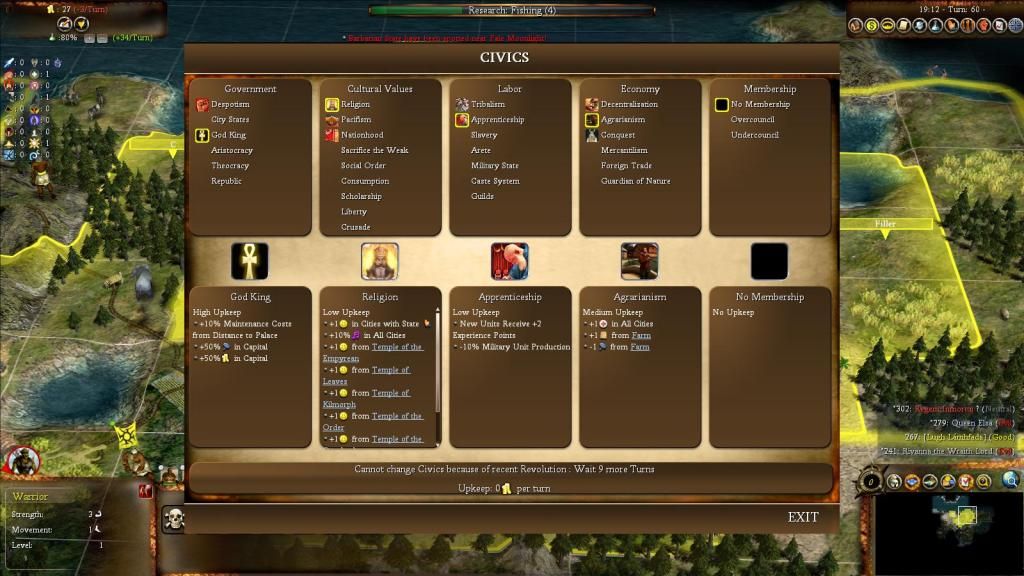Choose the Nationhood cultural civic

pos(361,135)
